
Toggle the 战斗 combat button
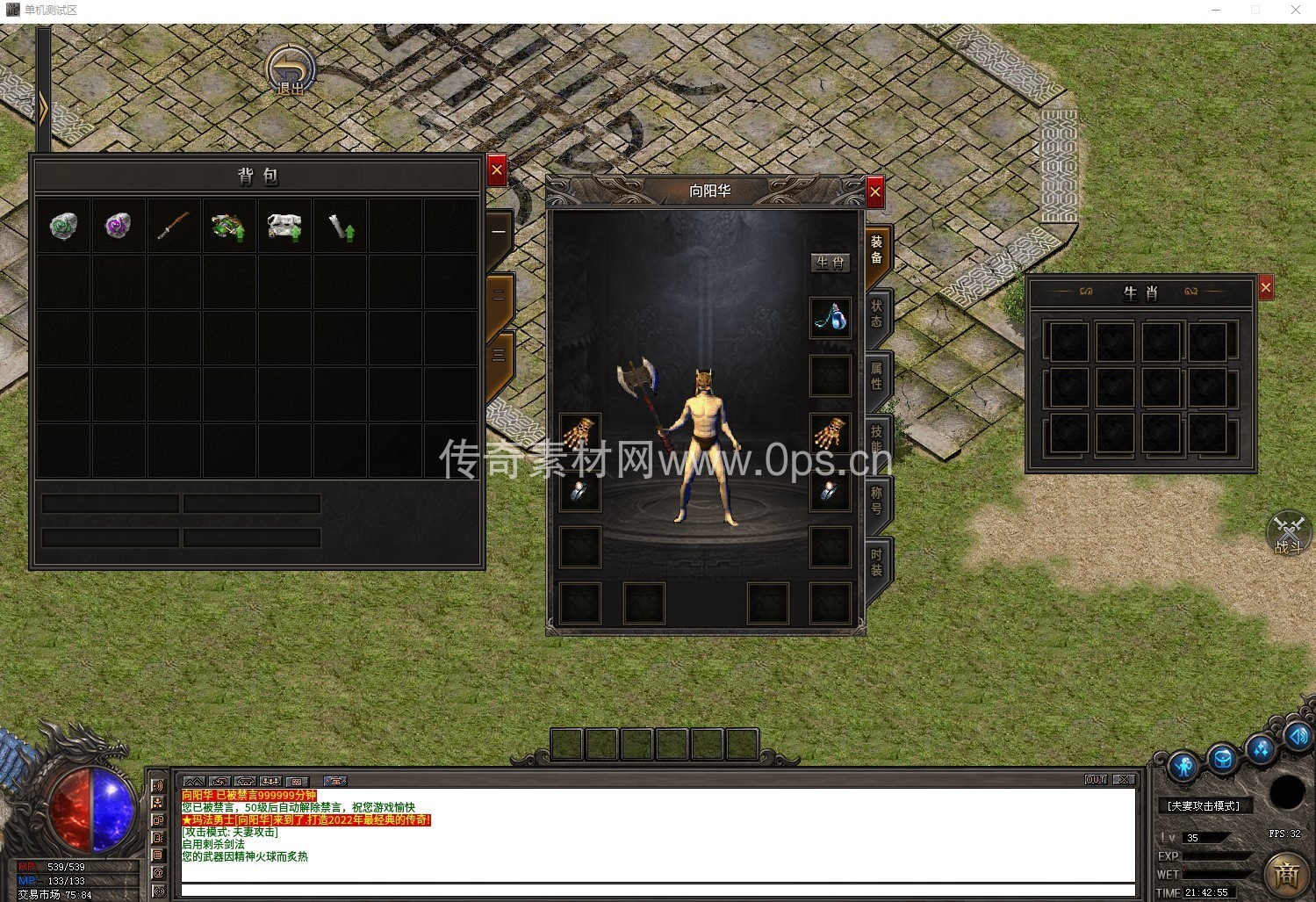pos(1288,533)
